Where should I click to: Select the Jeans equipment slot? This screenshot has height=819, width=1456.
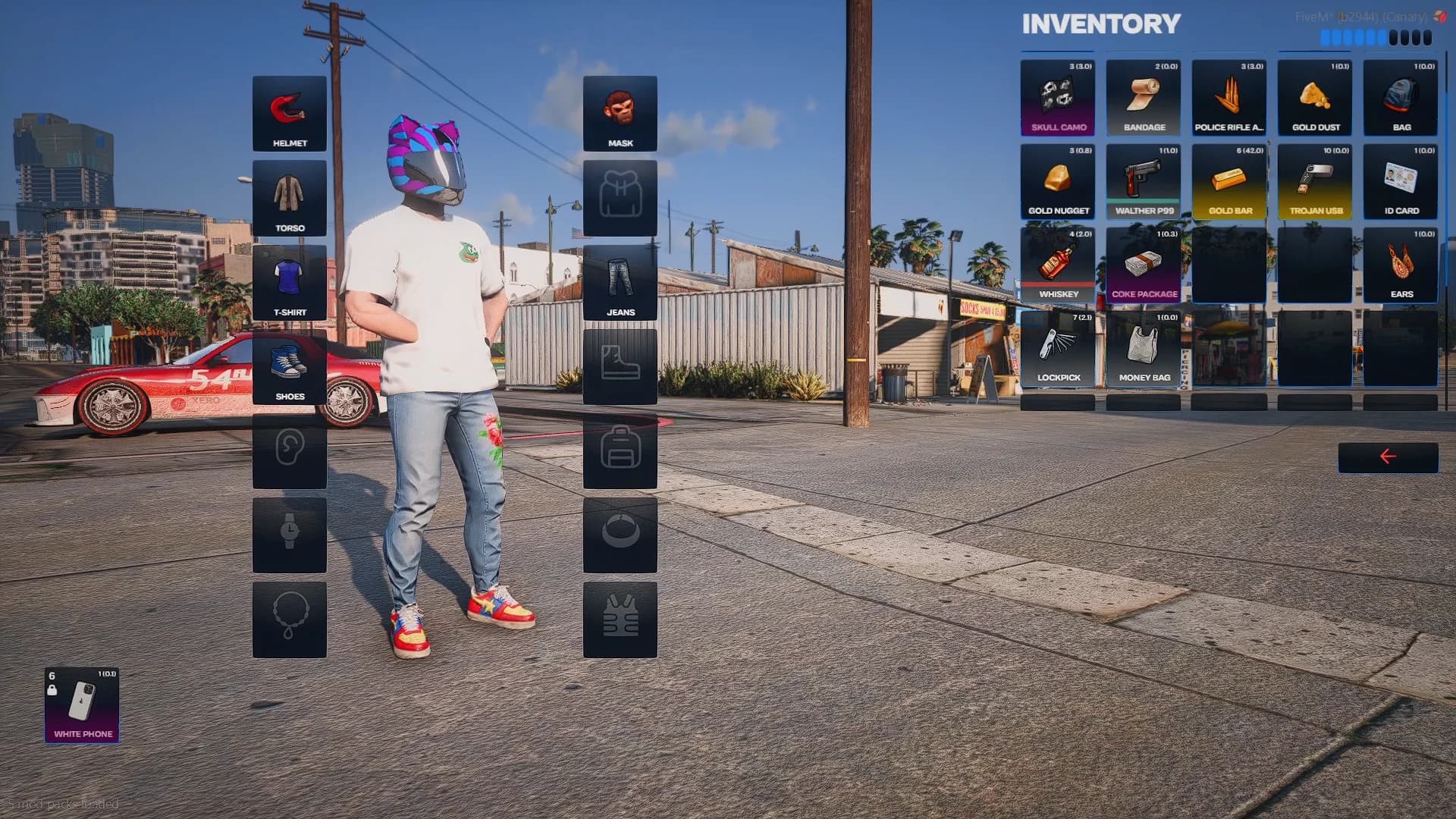pyautogui.click(x=620, y=281)
